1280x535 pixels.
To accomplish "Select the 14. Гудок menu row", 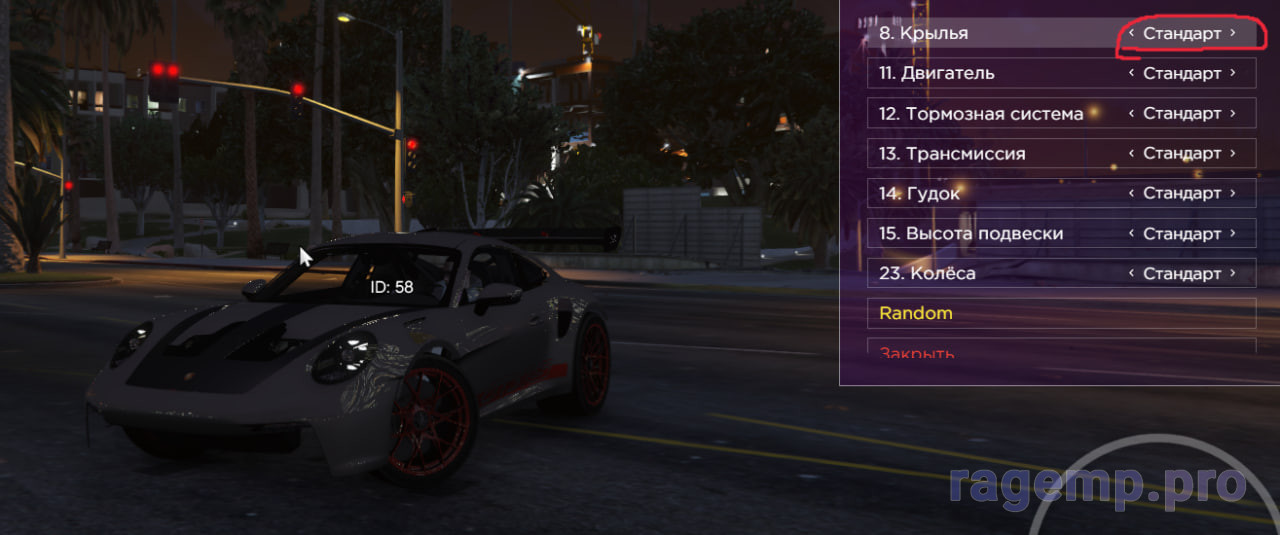I will pos(990,193).
